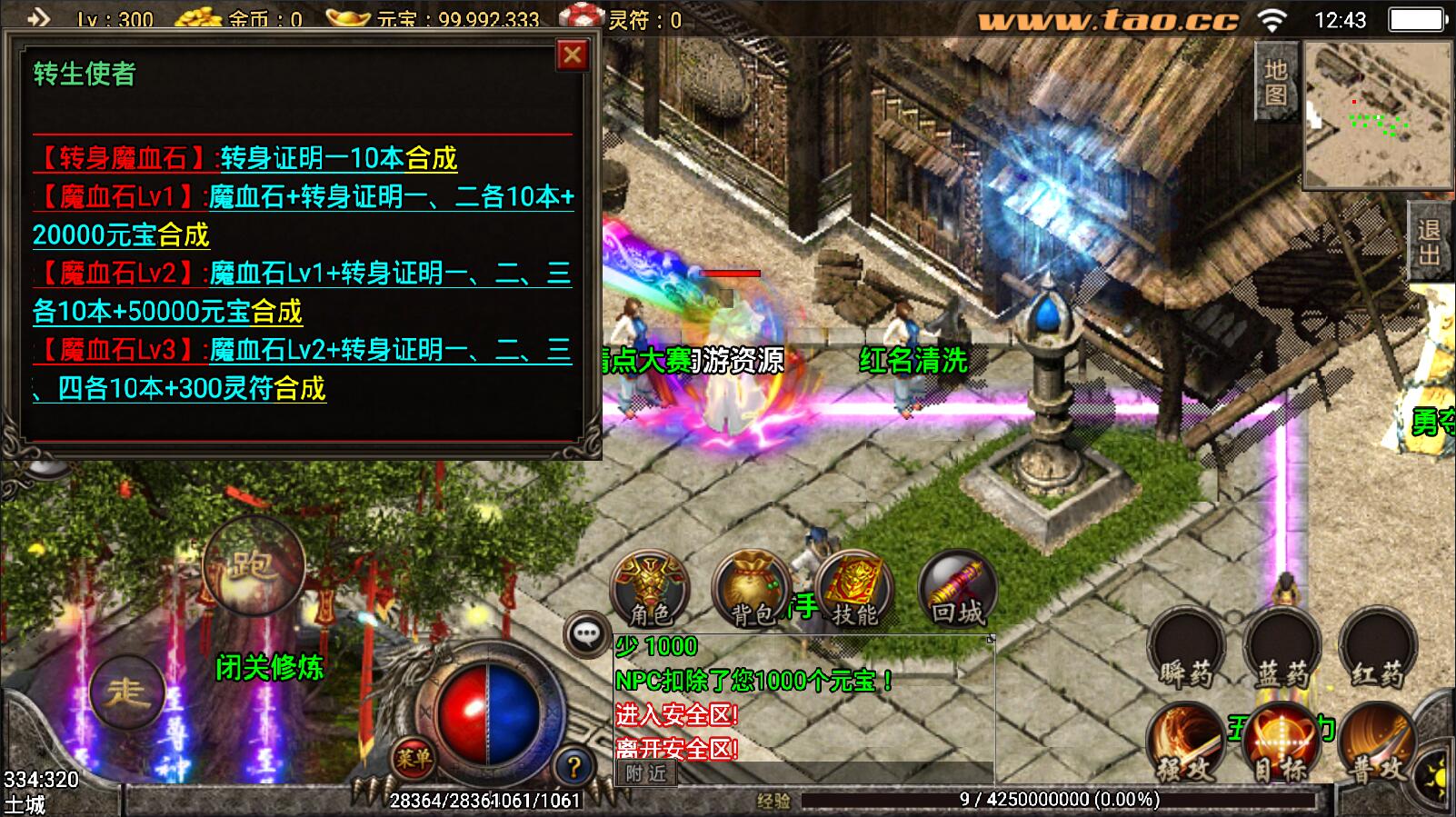1456x817 pixels.
Task: Tap the 退出 exit button
Action: pos(1430,243)
